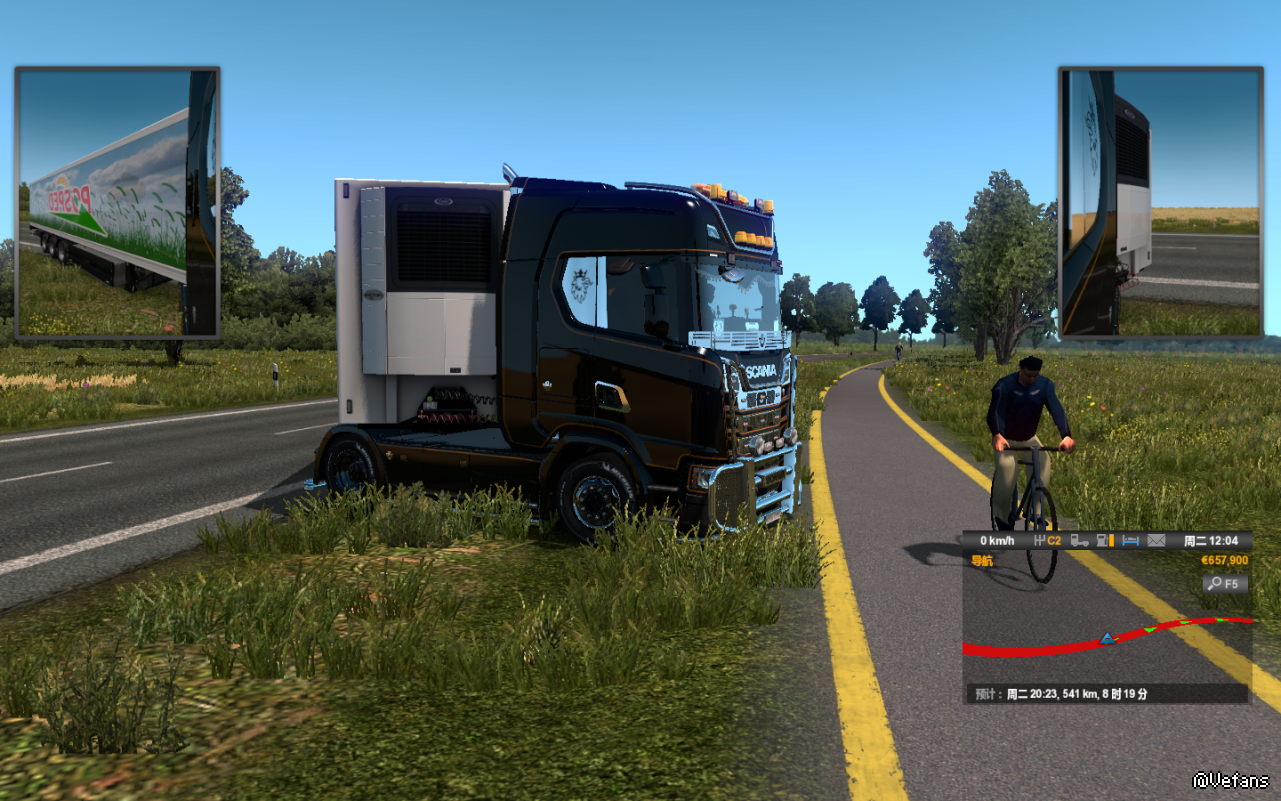This screenshot has height=801, width=1281.
Task: Click the left side mirror view
Action: (117, 202)
